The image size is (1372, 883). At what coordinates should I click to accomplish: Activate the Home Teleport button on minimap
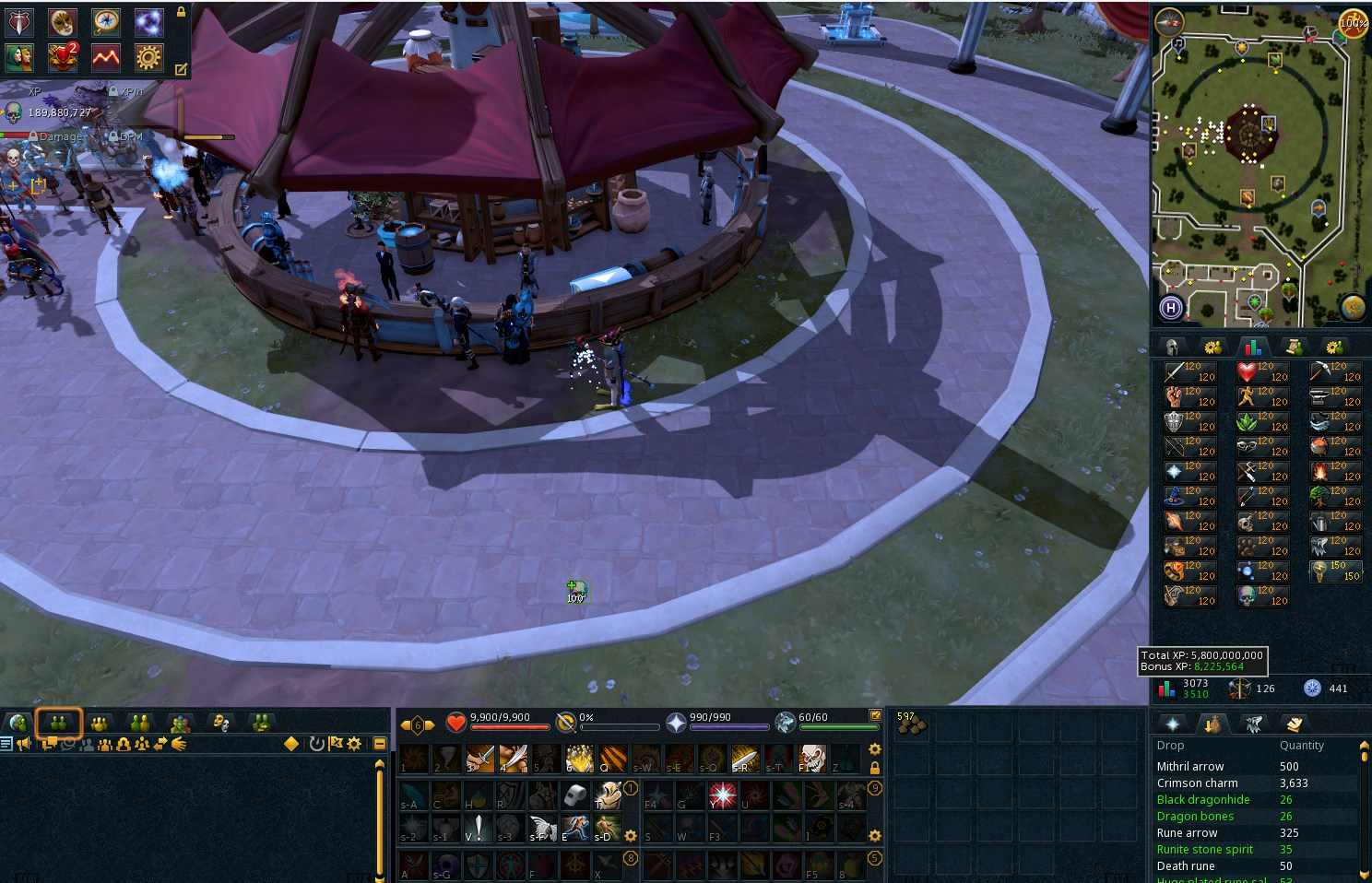[x=1169, y=308]
